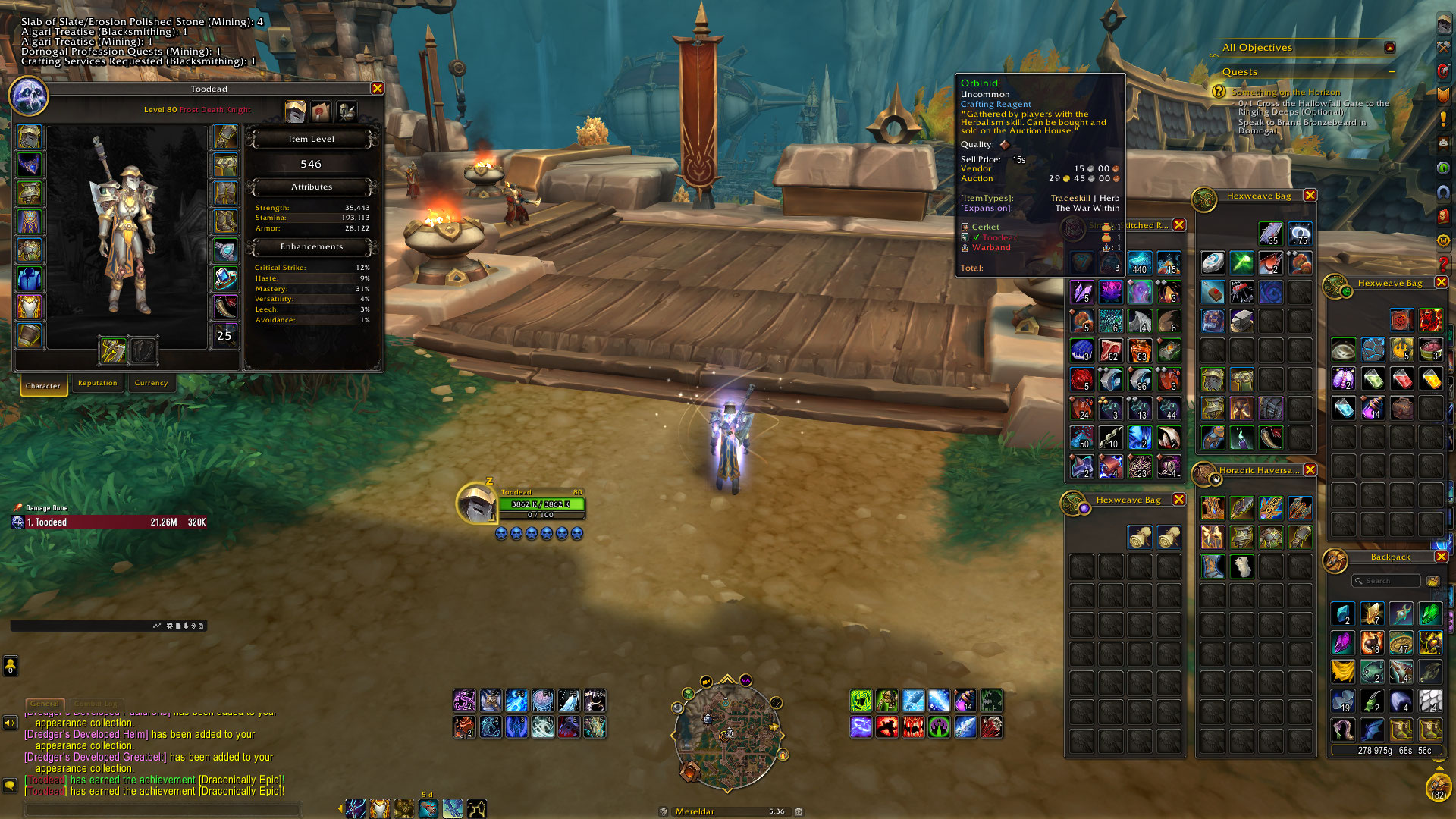Click the chat input box
This screenshot has width=1456, height=819.
coord(163,810)
